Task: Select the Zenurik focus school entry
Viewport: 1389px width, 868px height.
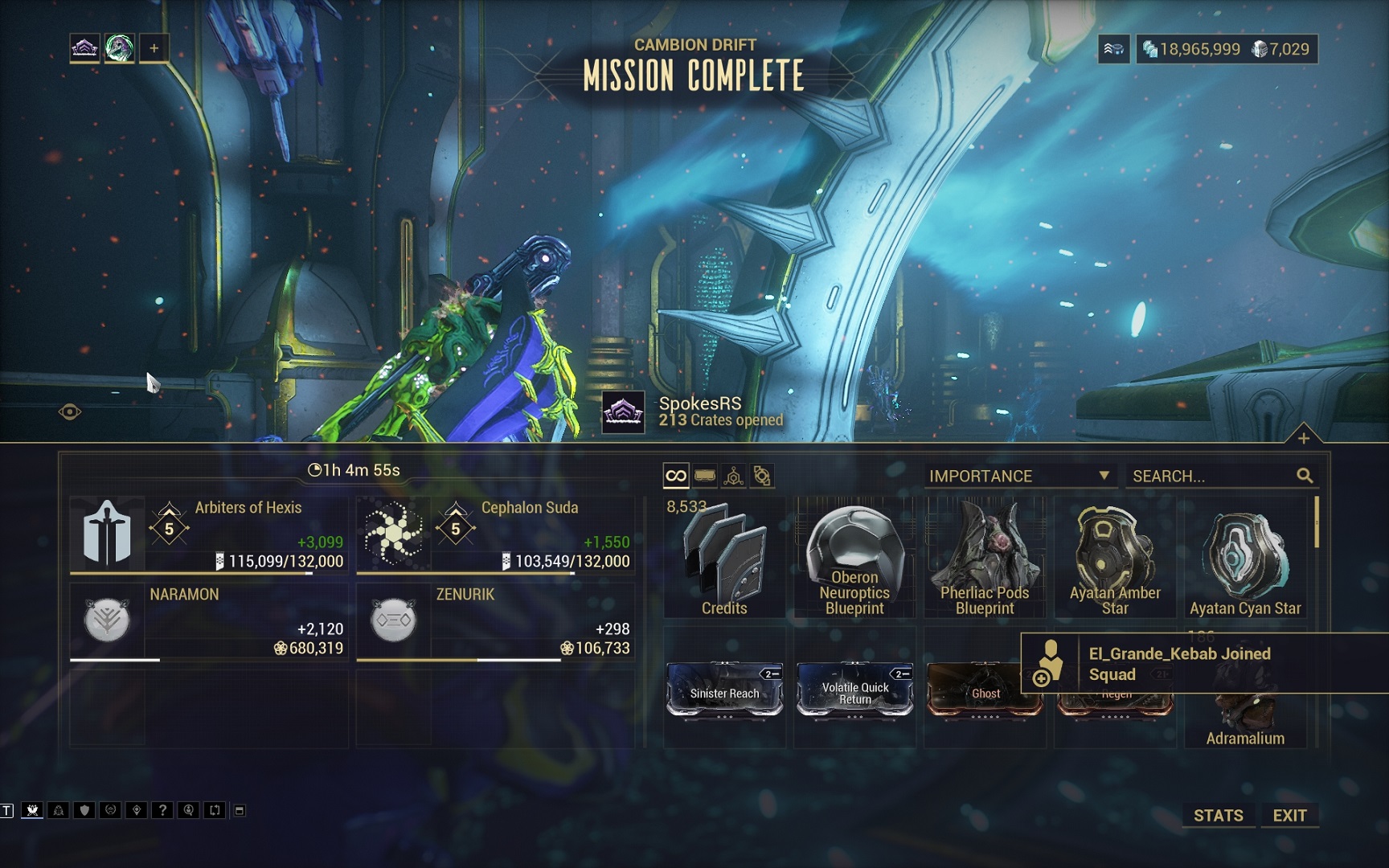Action: coord(495,621)
